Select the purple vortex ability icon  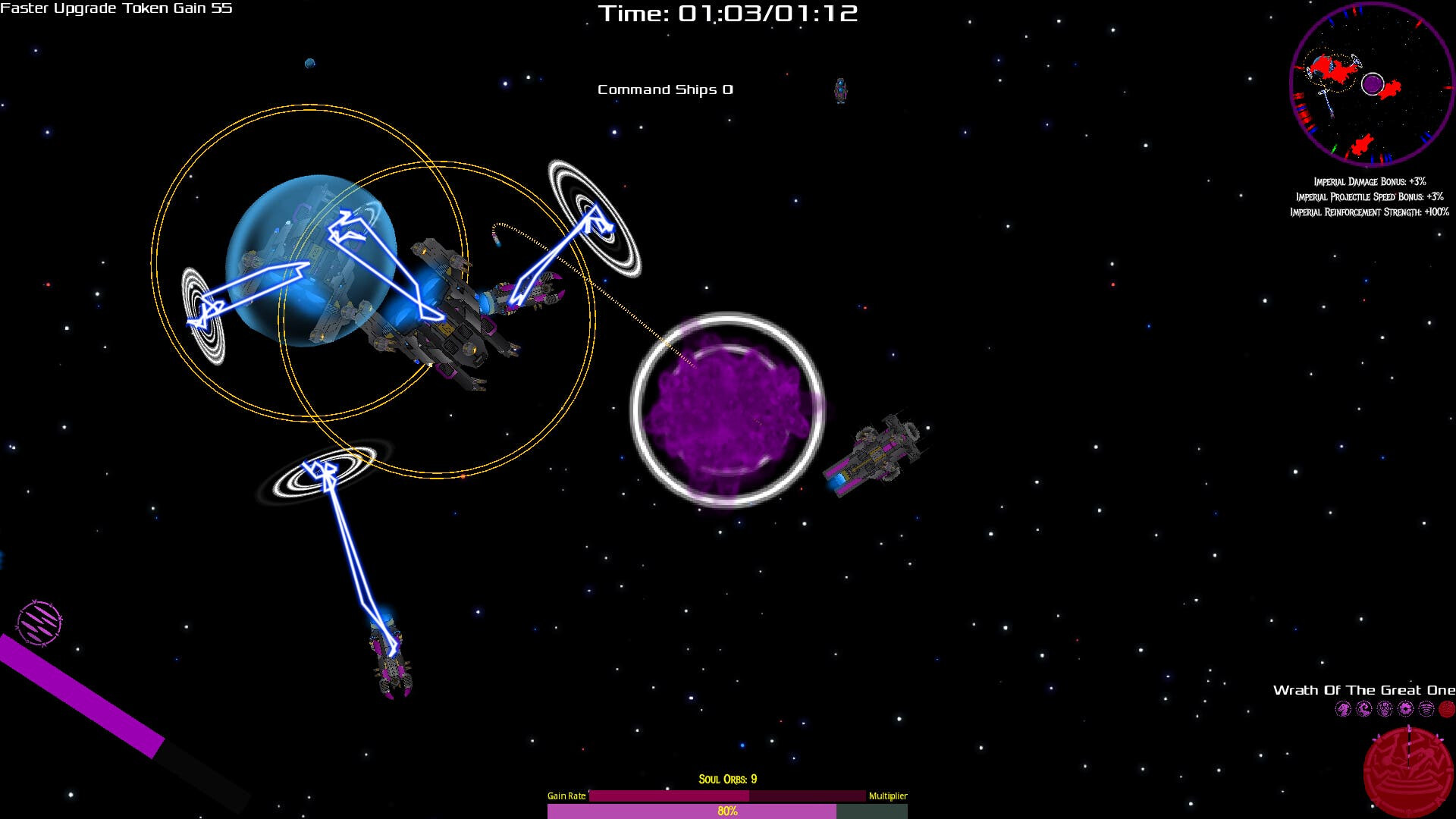[x=1406, y=709]
